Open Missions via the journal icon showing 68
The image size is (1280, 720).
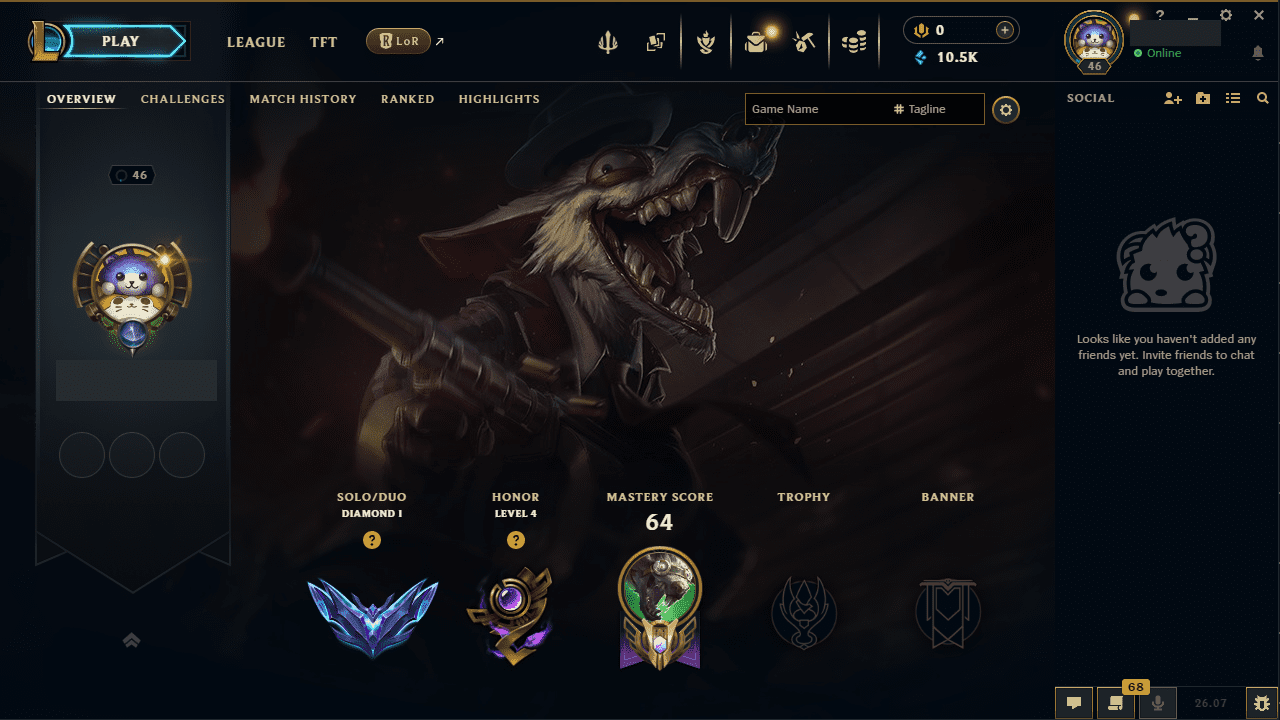[1116, 703]
